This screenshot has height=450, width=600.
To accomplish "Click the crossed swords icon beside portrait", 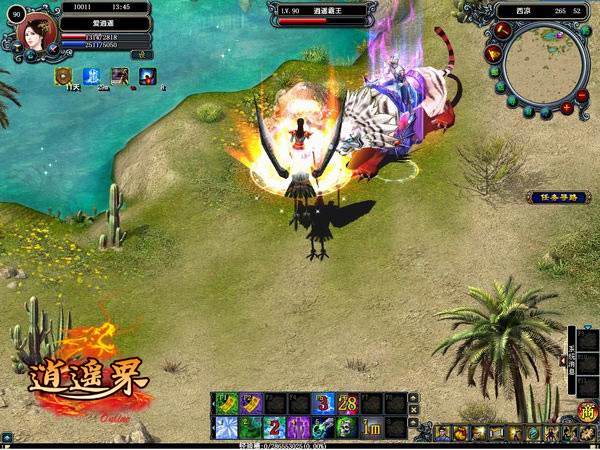I will pos(53,48).
